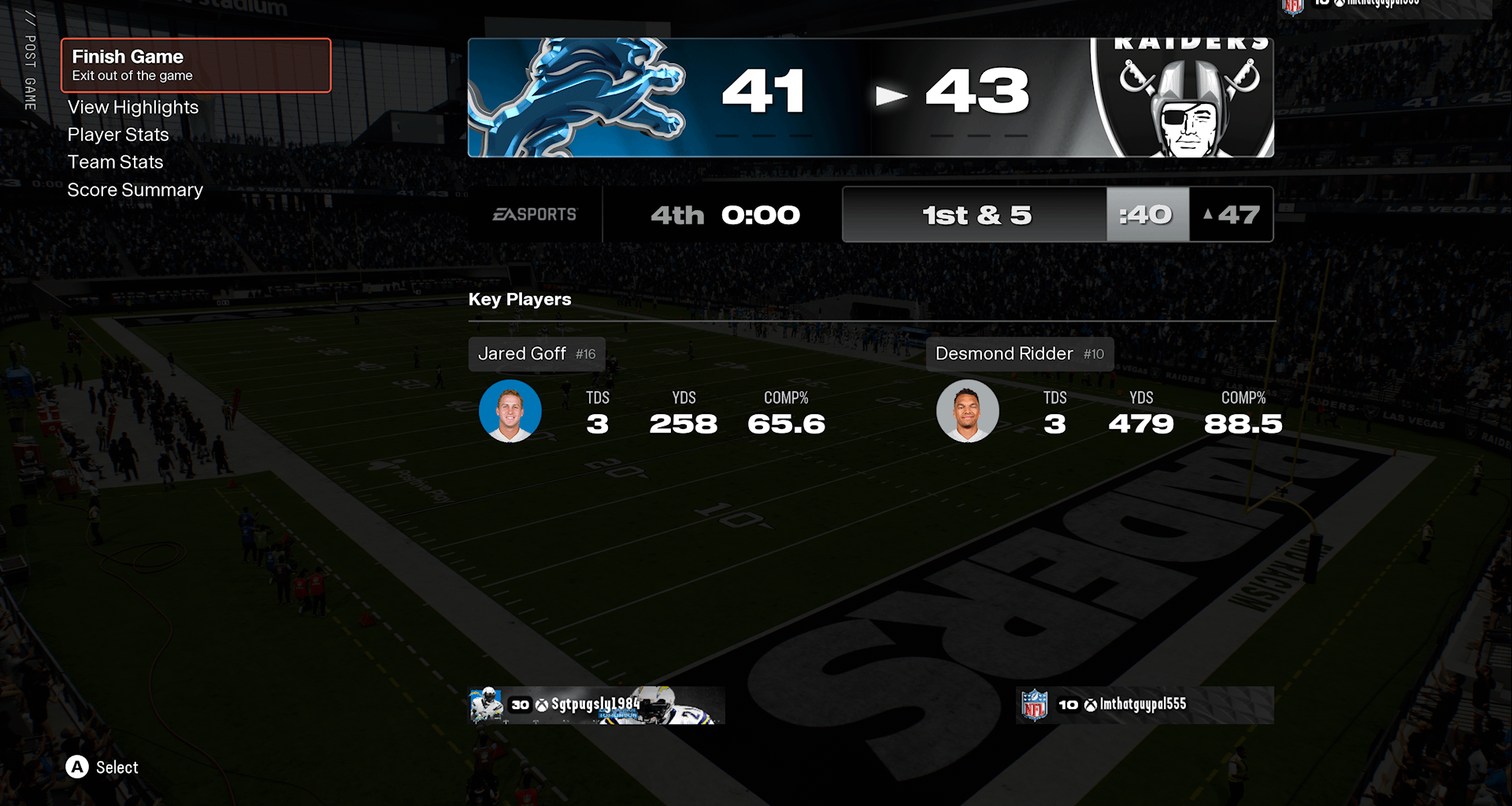Select the Xbox icon beside Sgtpugsly1984
This screenshot has width=1512, height=806.
coord(539,705)
